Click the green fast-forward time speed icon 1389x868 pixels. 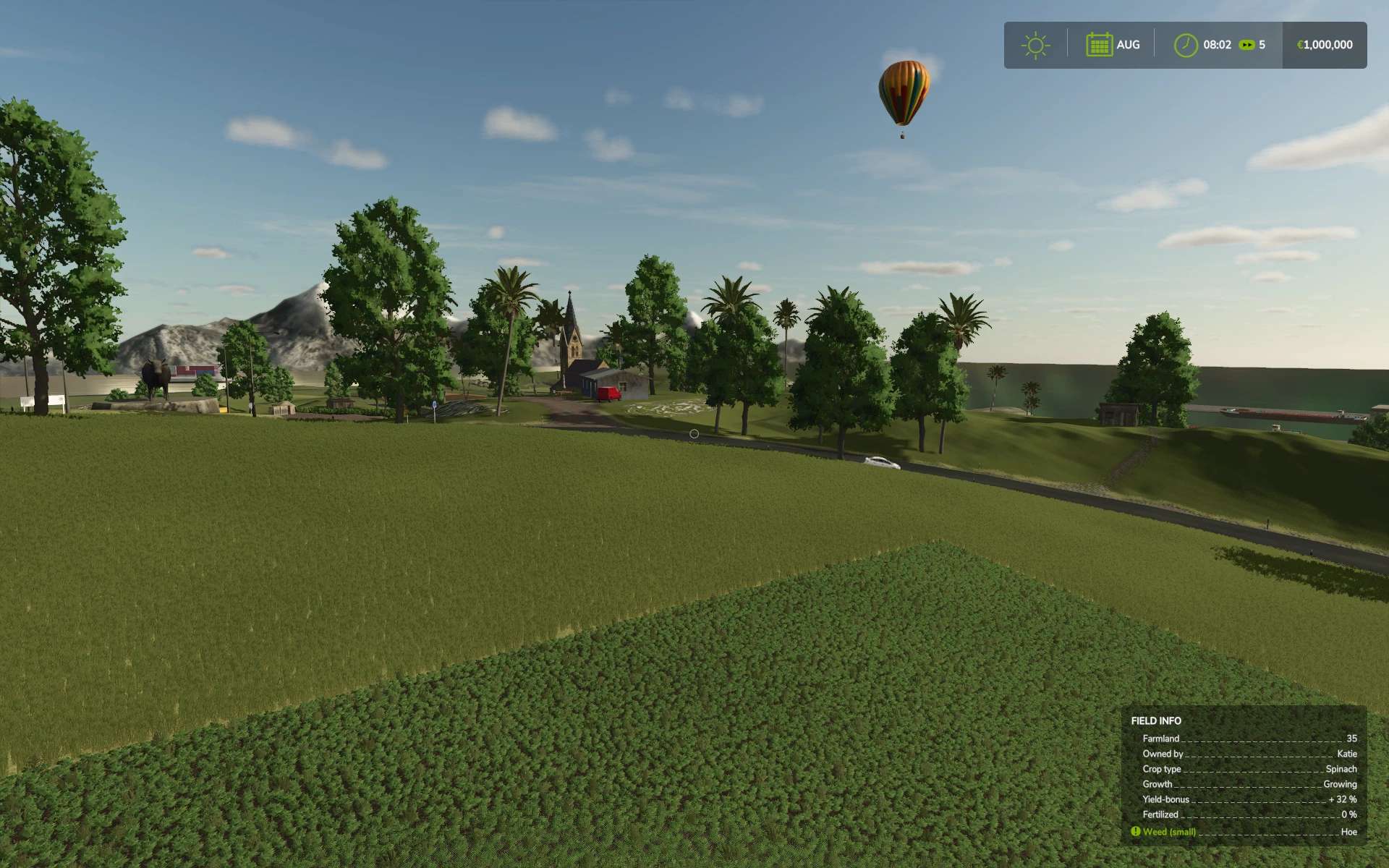[1246, 45]
